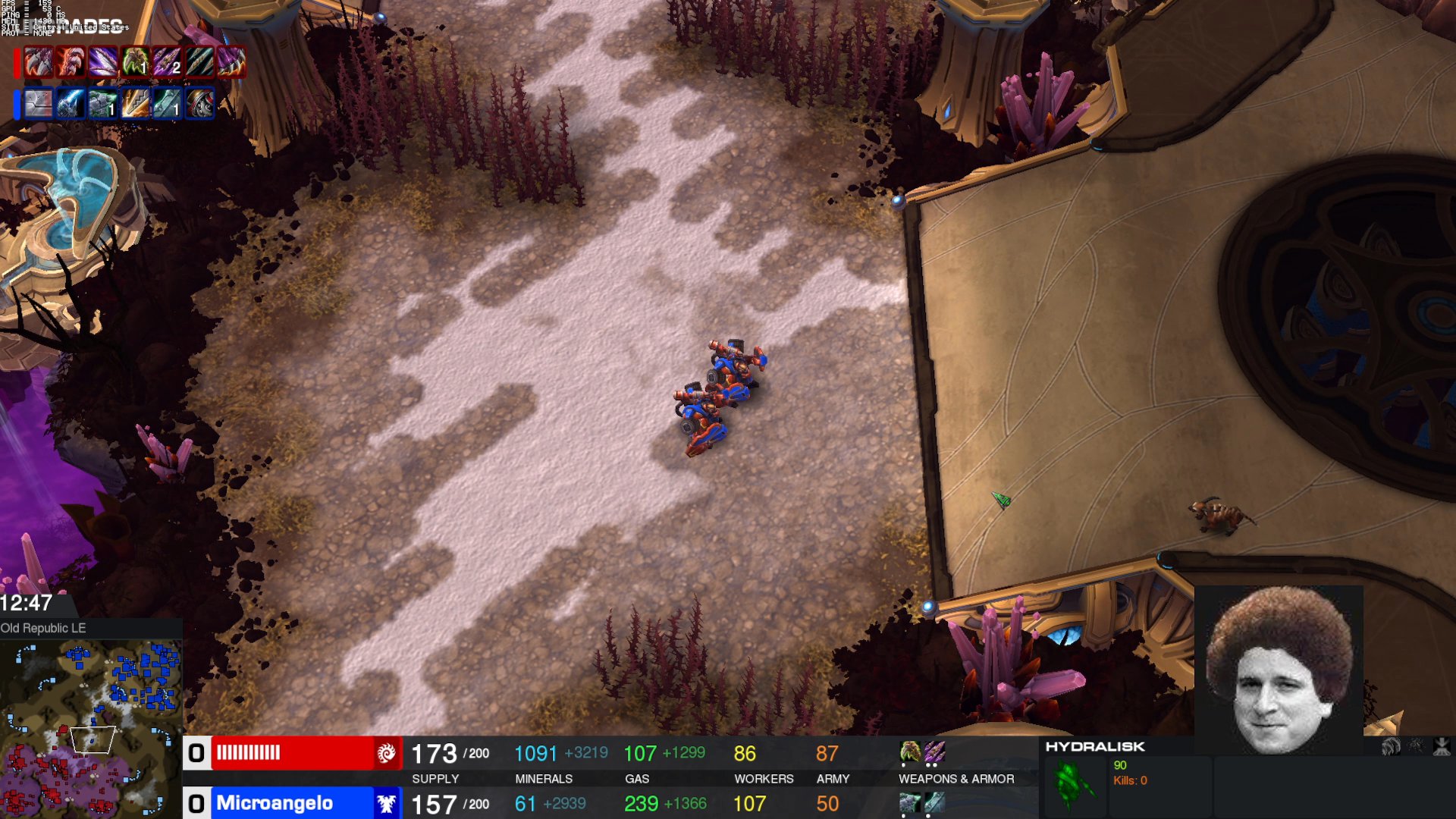Click Zerg purple spines icon in Weapons & Armor

click(x=934, y=752)
